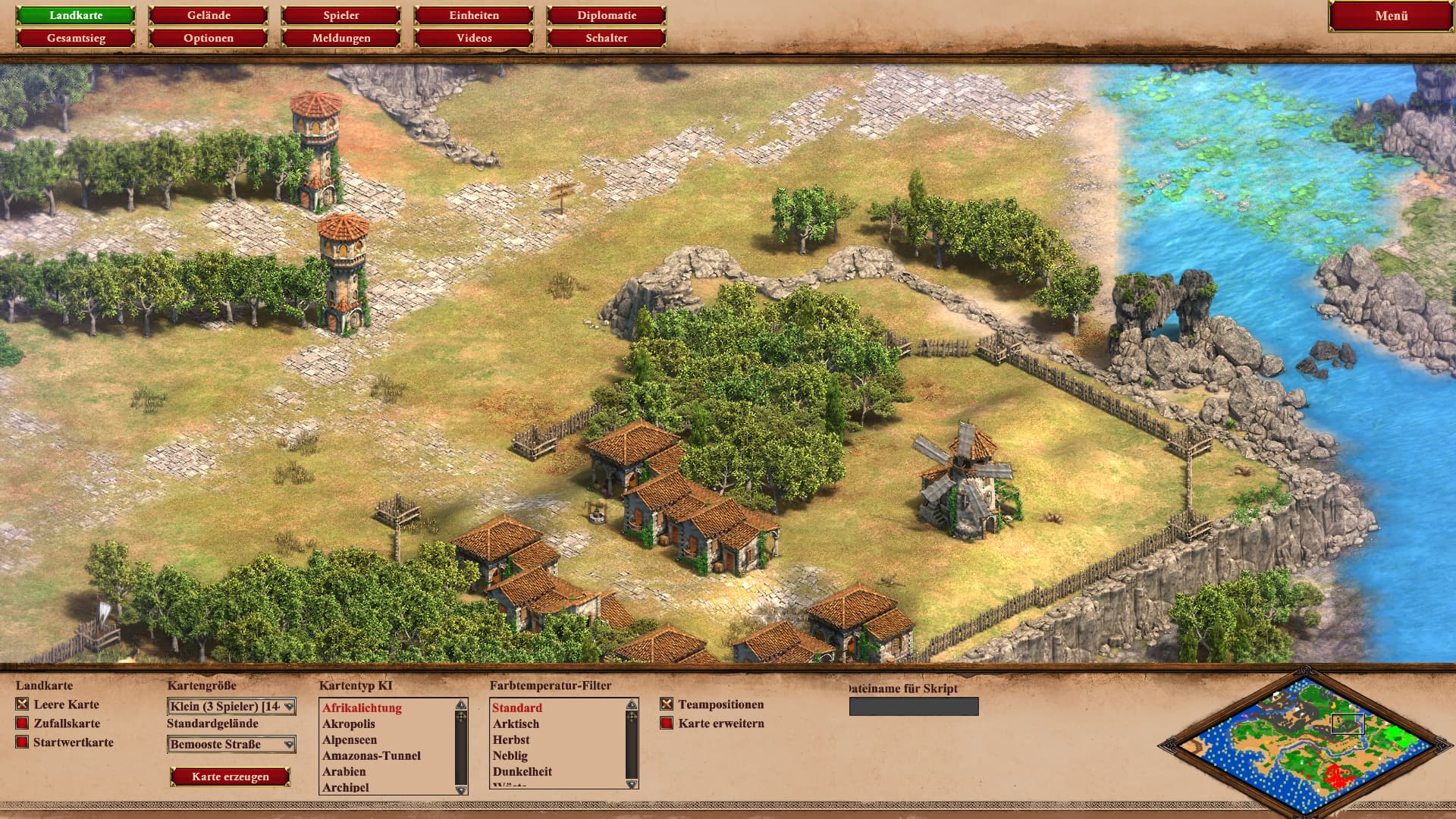Show the Meldungen tab

tap(341, 38)
